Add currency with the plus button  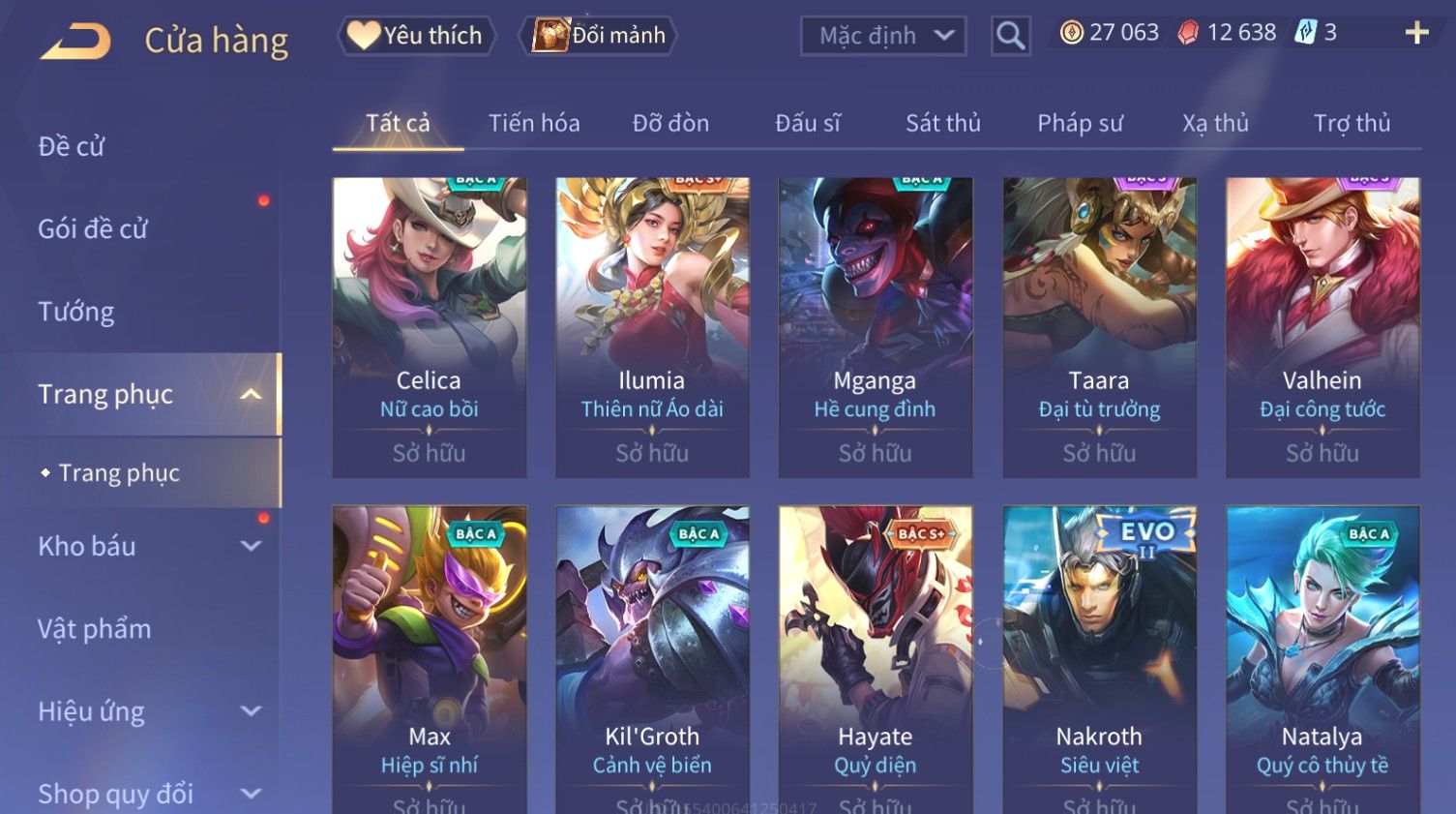(x=1416, y=33)
